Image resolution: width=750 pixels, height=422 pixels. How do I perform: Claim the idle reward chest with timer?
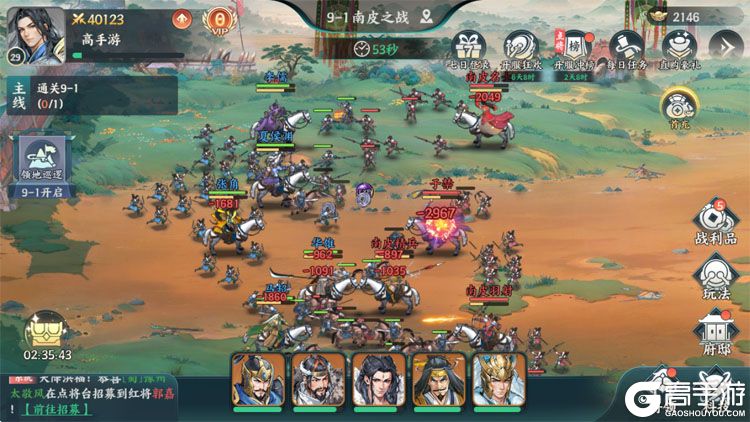tap(46, 332)
